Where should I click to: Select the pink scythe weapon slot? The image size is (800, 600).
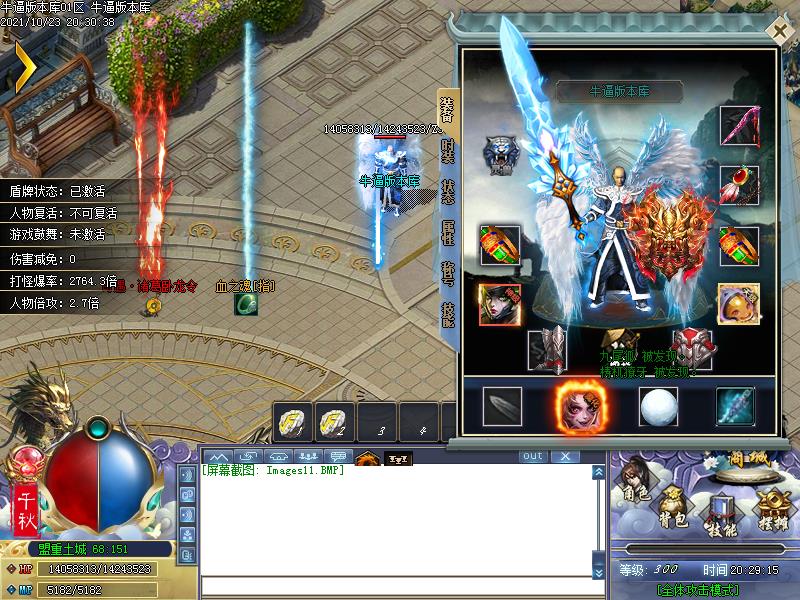point(739,125)
